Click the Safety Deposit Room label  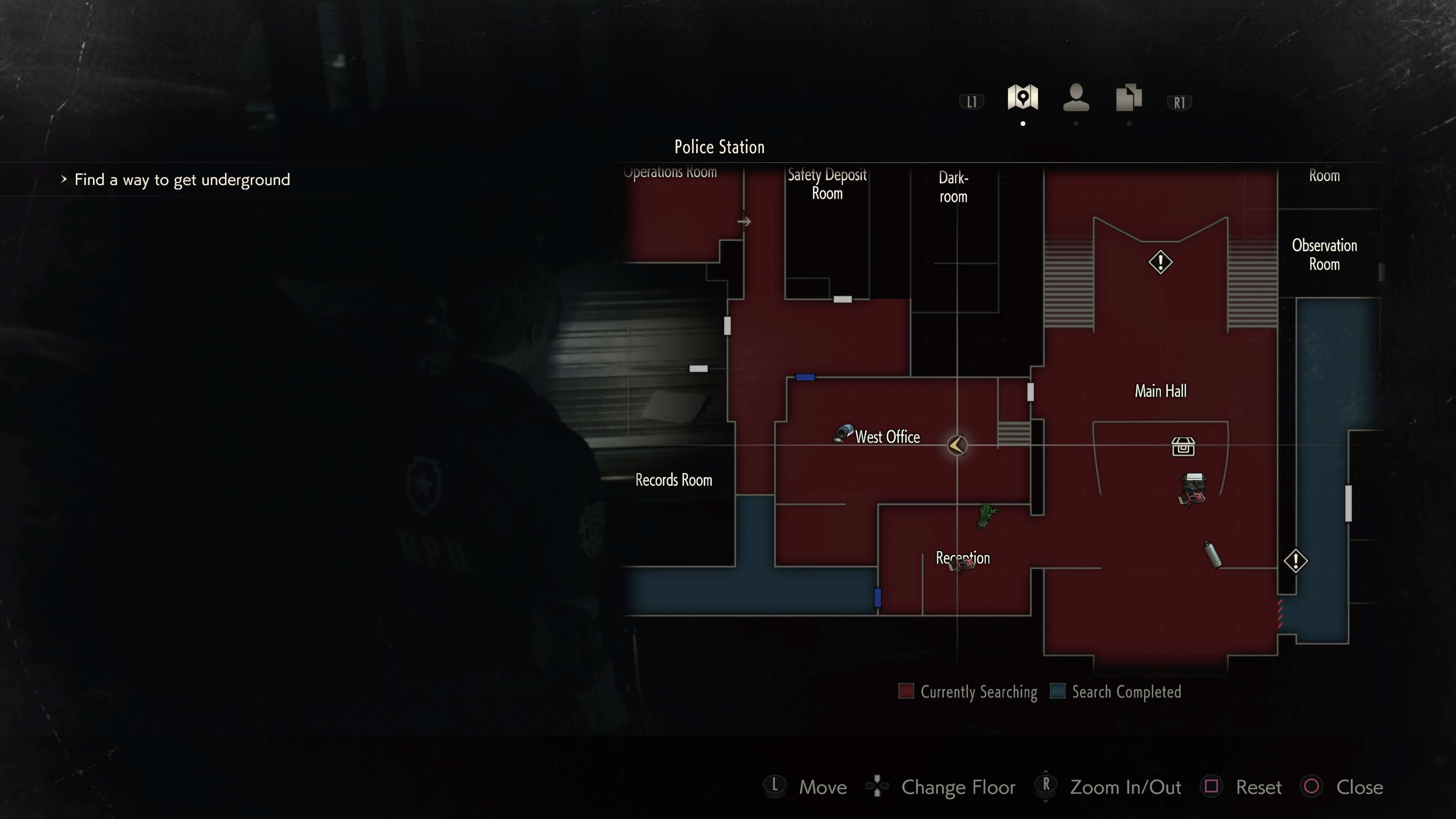[x=827, y=184]
